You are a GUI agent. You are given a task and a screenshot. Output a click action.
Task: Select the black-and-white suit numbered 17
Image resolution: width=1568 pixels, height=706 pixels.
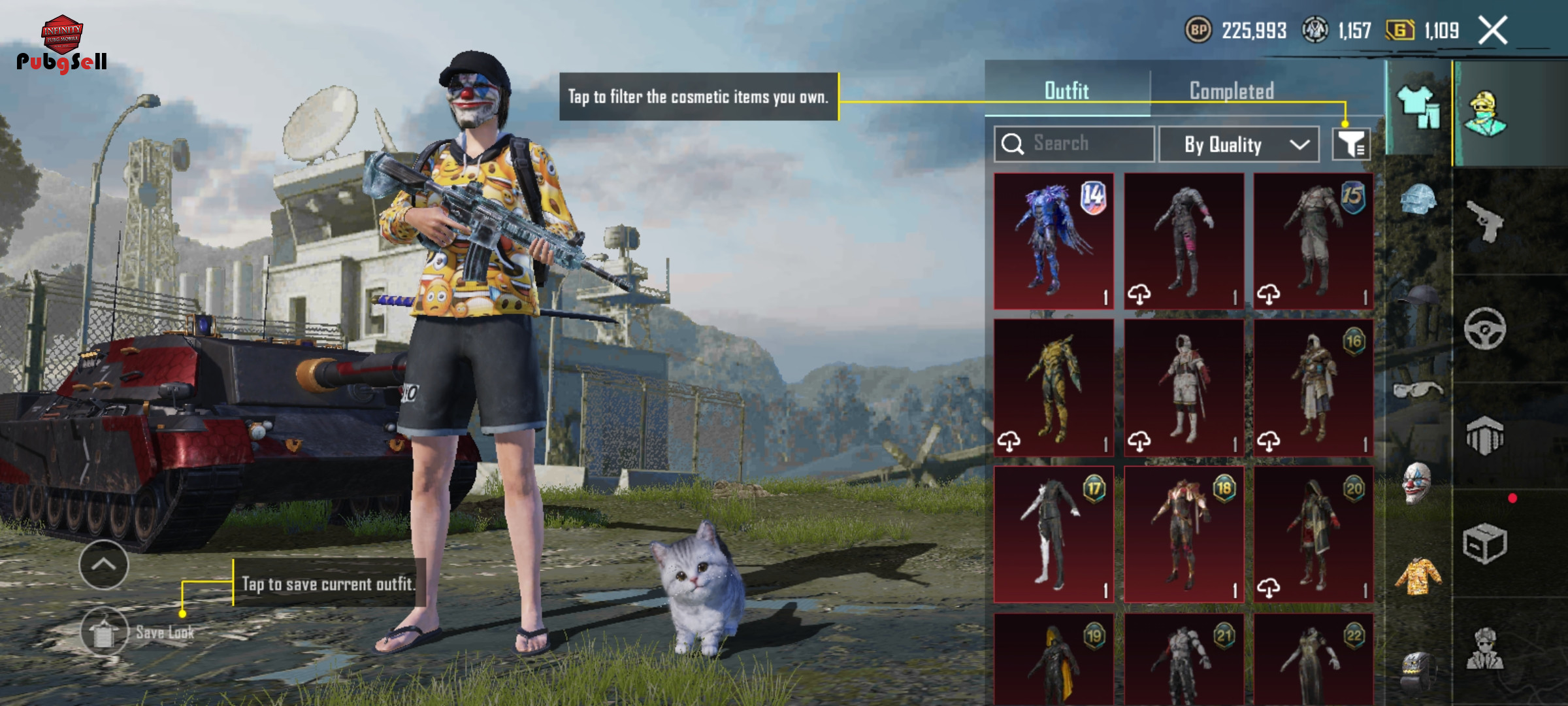1053,534
